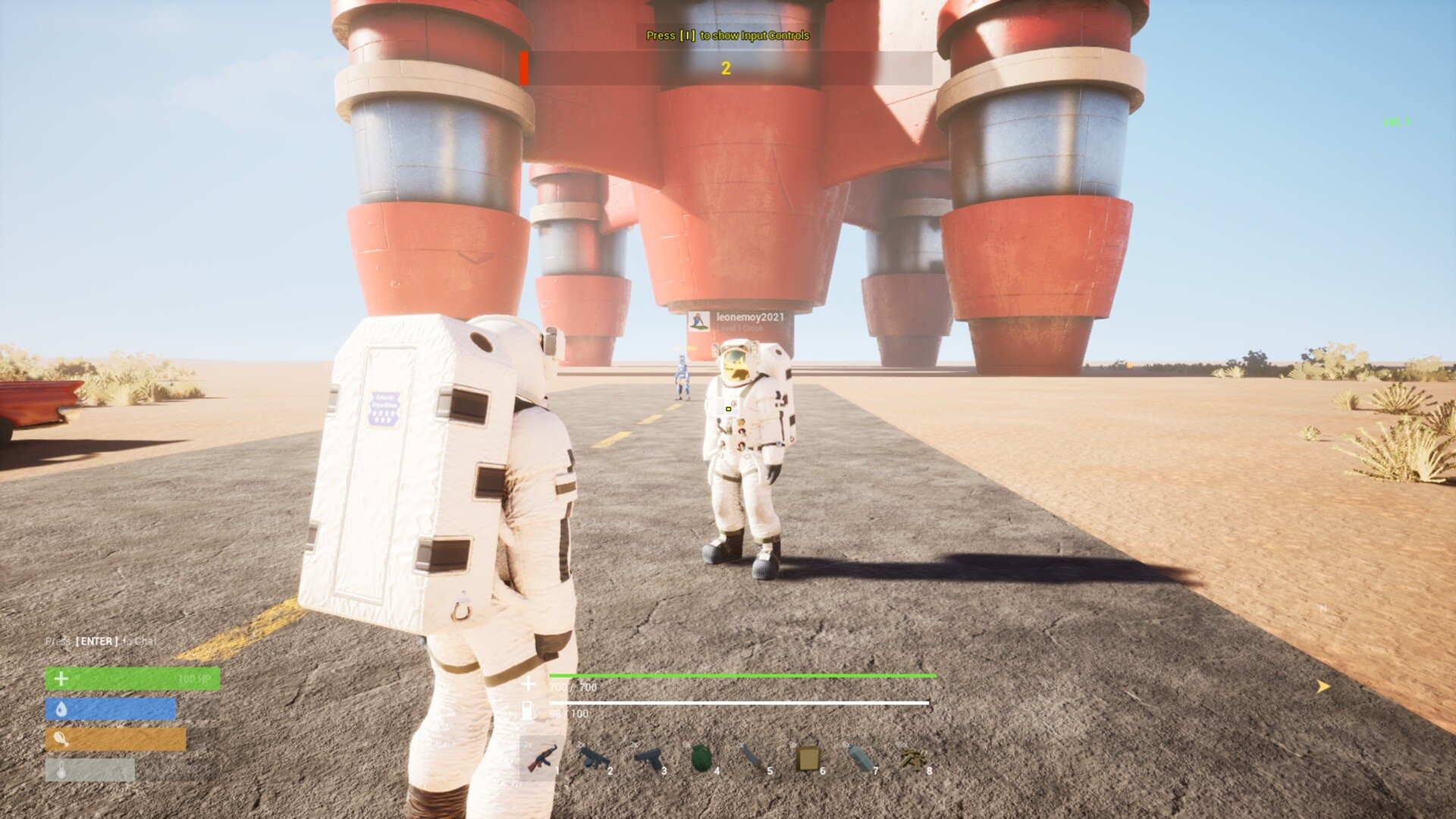
Task: Click the thermometer icon on the gray bar
Action: pyautogui.click(x=61, y=768)
